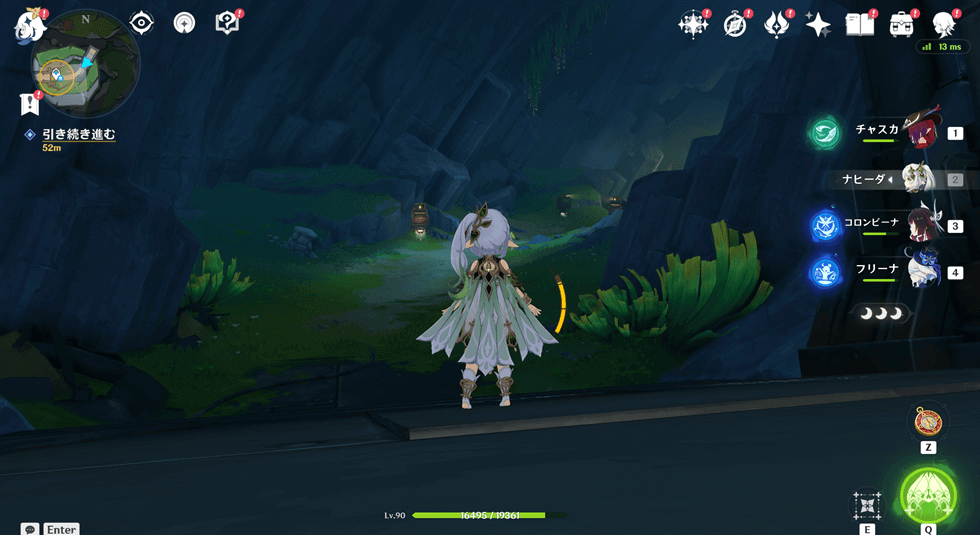
Task: Open the tutorial question-mark book icon
Action: click(x=227, y=23)
